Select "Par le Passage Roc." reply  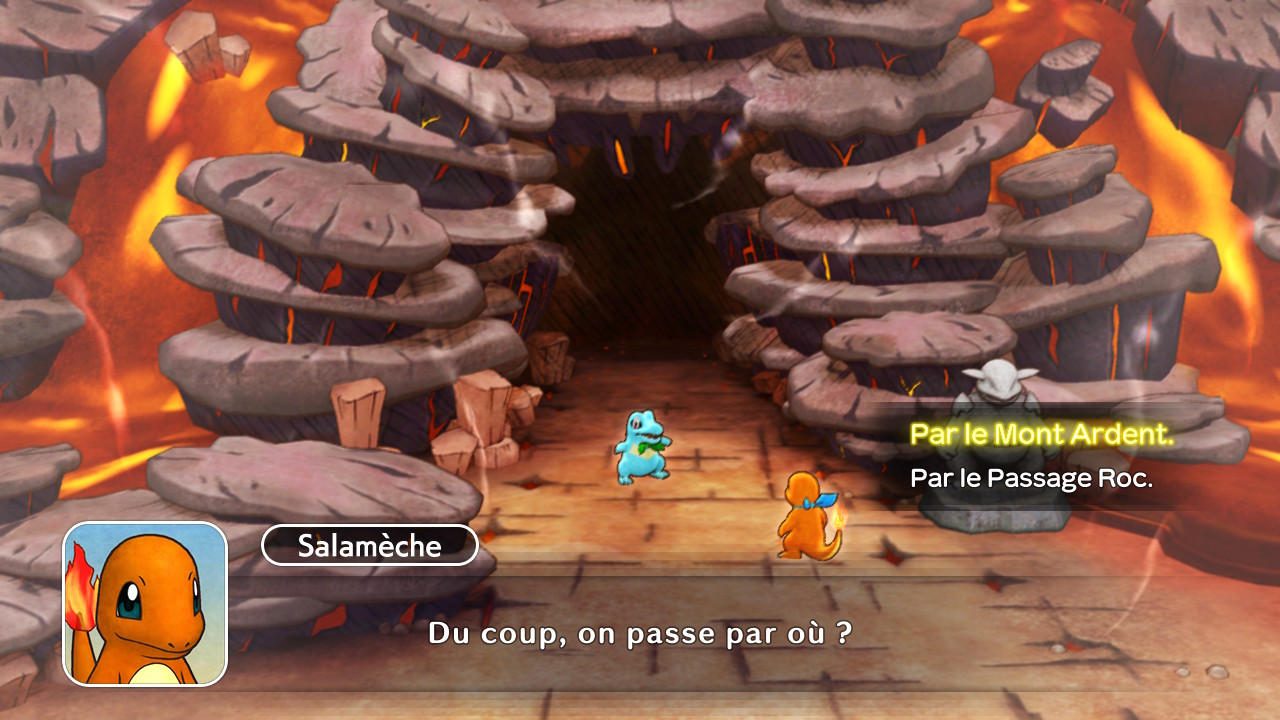1031,478
